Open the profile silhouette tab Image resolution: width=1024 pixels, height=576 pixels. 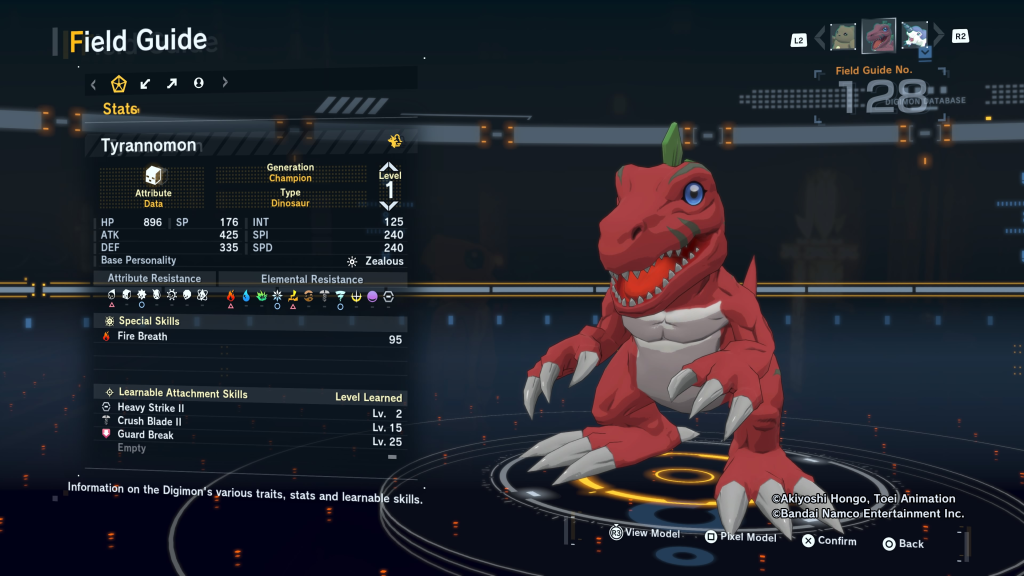pyautogui.click(x=198, y=83)
